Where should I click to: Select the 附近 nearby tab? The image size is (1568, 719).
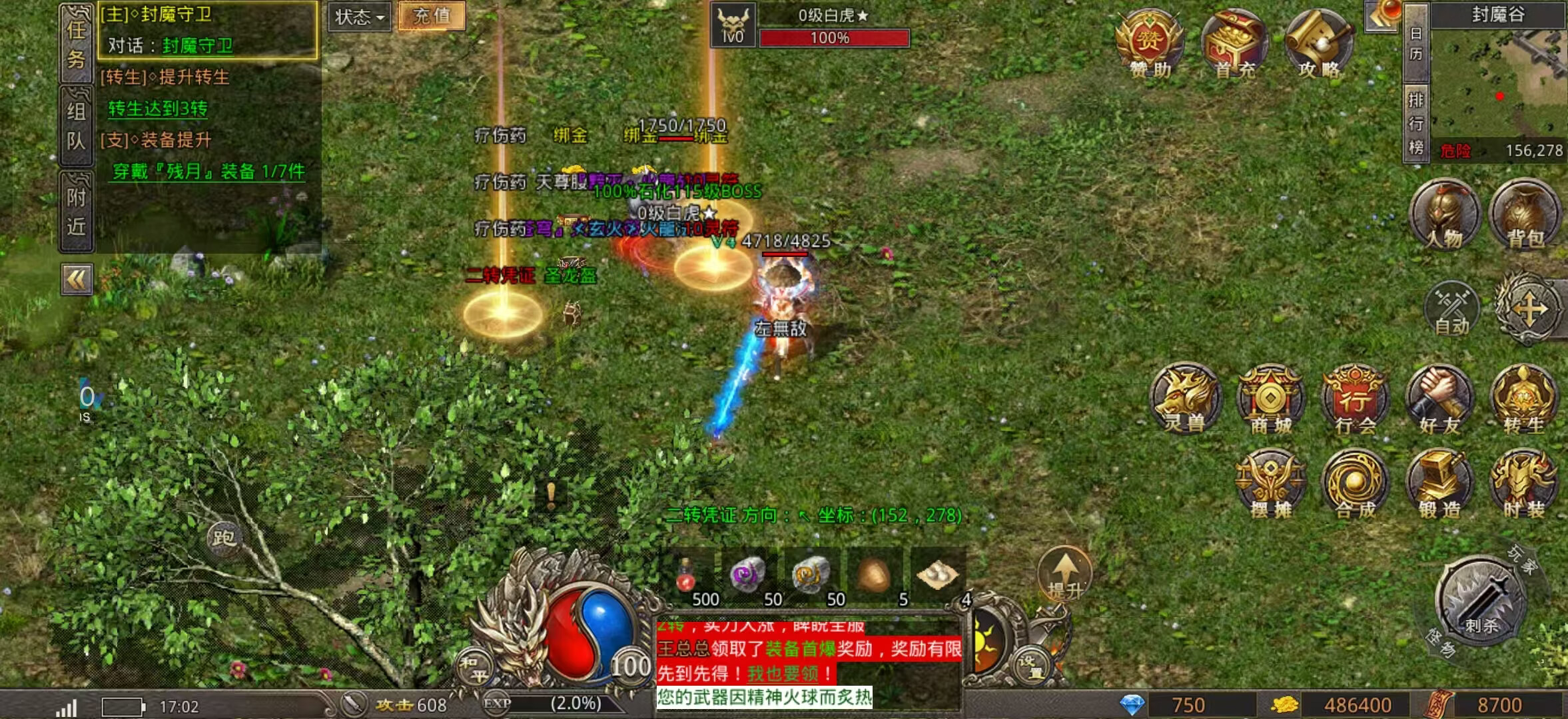point(76,212)
